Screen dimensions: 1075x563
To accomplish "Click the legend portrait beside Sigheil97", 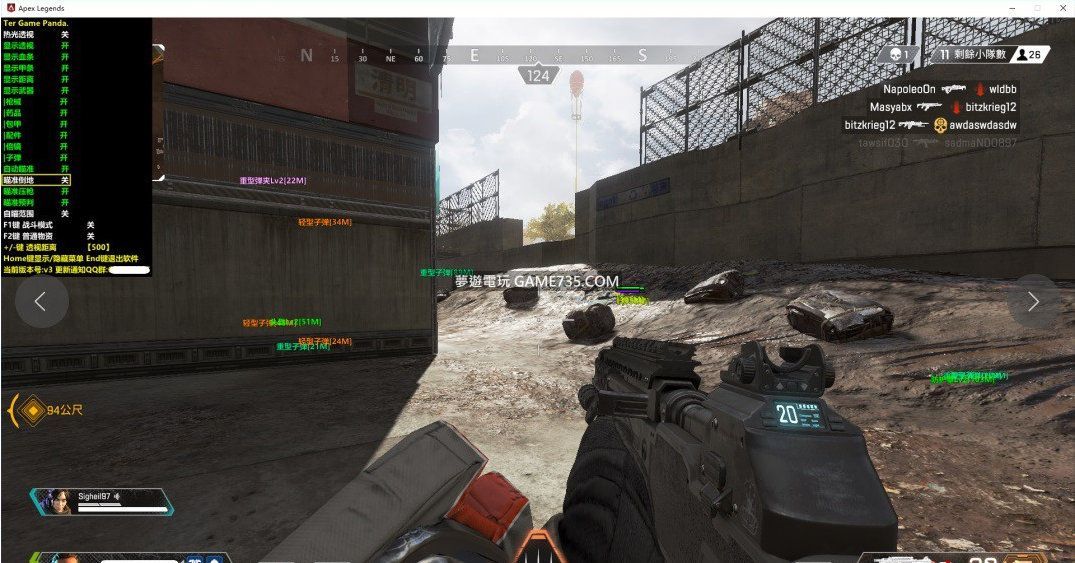I will [x=54, y=501].
